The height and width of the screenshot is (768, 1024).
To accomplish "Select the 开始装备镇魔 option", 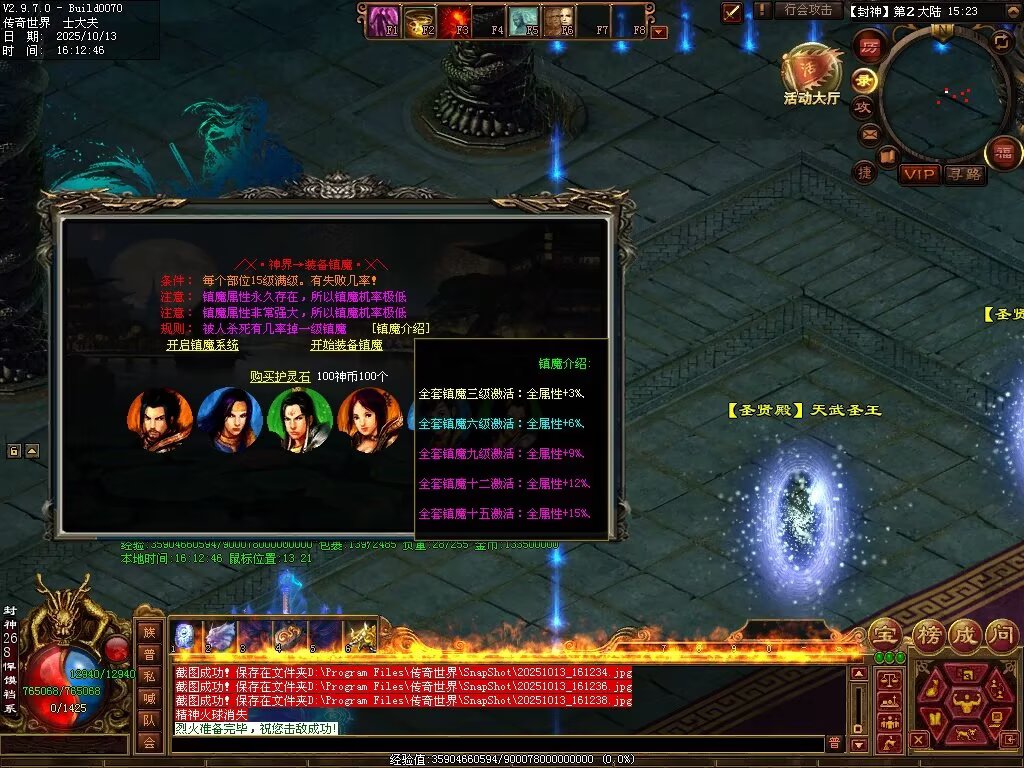I will pos(346,345).
